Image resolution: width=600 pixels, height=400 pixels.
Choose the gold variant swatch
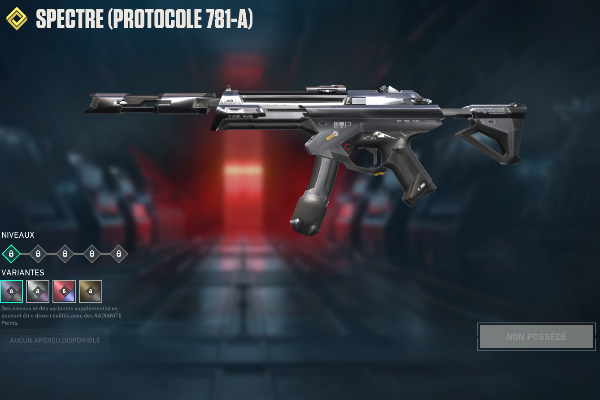(90, 291)
